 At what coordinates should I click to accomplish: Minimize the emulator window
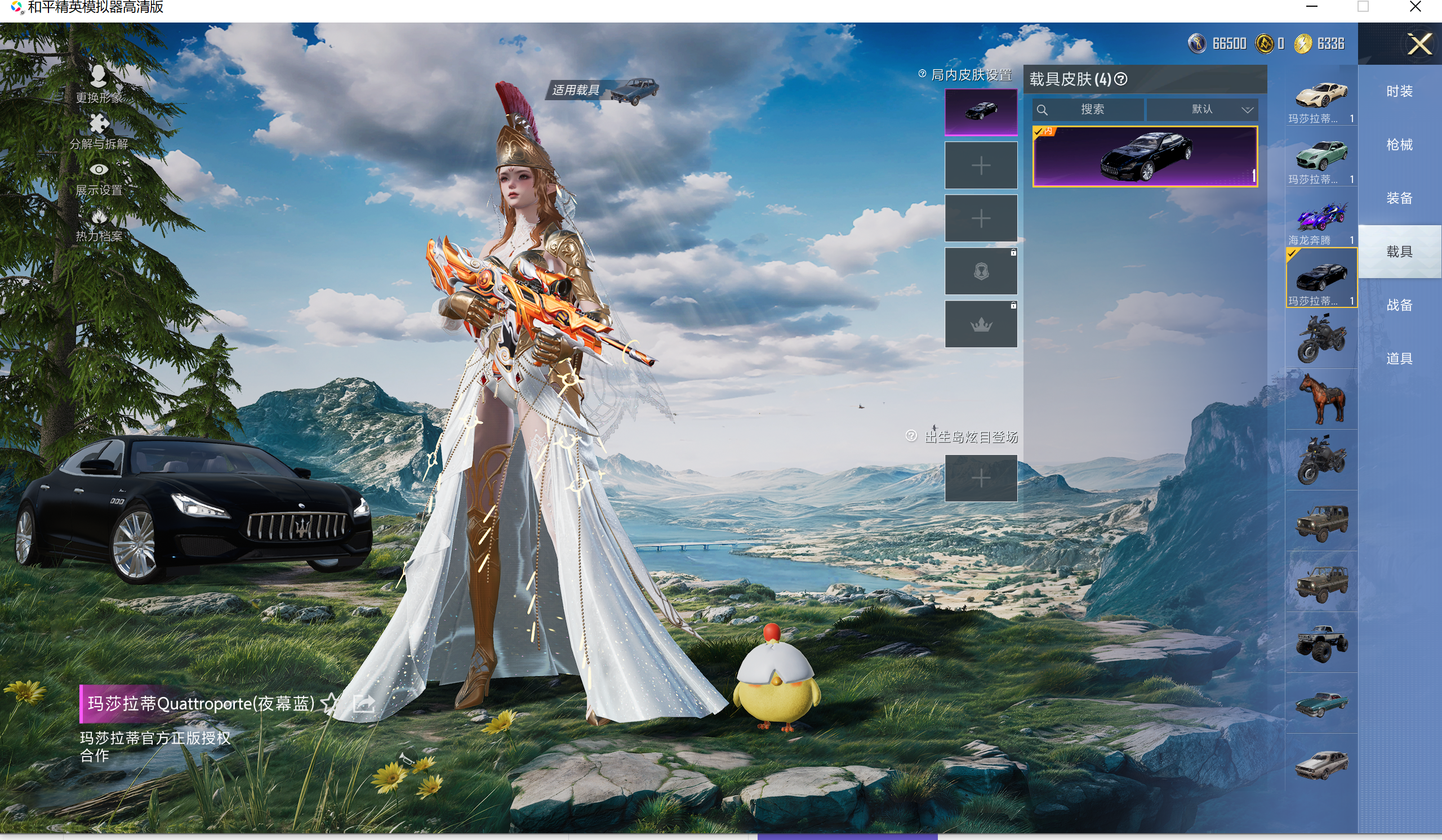coord(1311,7)
